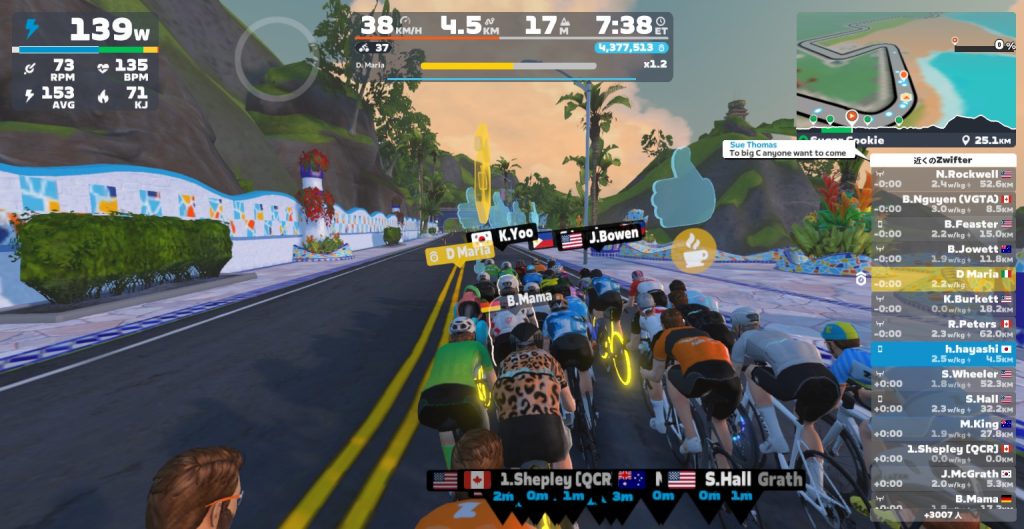
Task: Click the coffee cup icon
Action: click(x=693, y=251)
